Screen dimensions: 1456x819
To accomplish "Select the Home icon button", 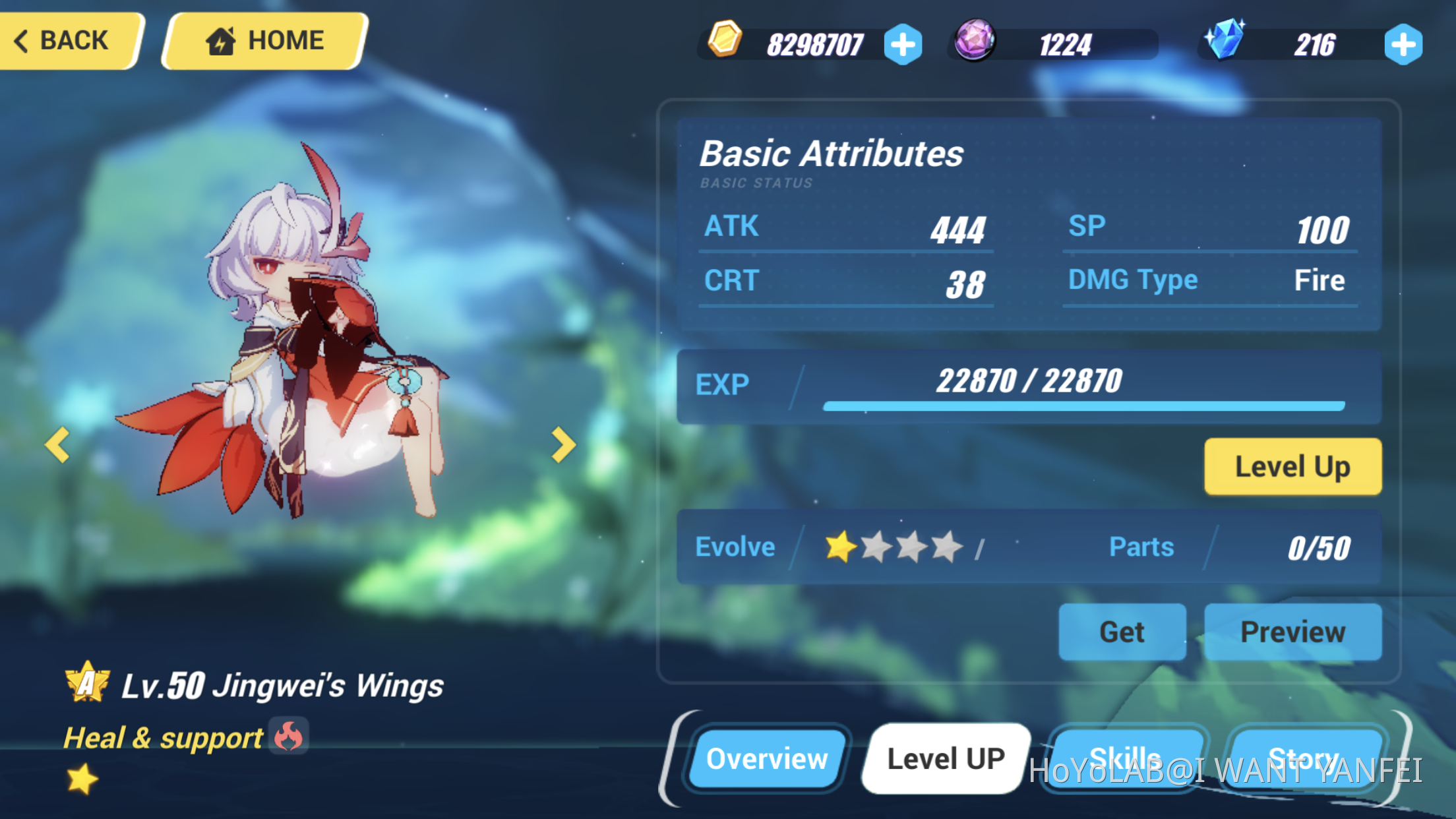I will pyautogui.click(x=222, y=40).
